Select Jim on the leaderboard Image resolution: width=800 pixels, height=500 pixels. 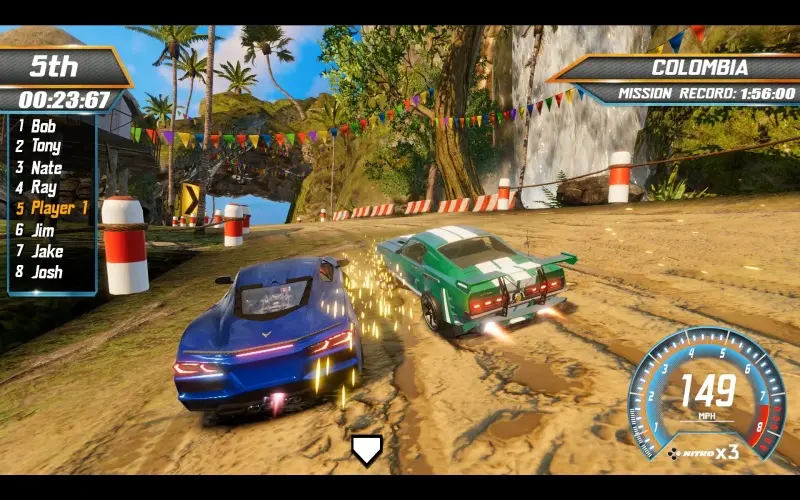(43, 229)
